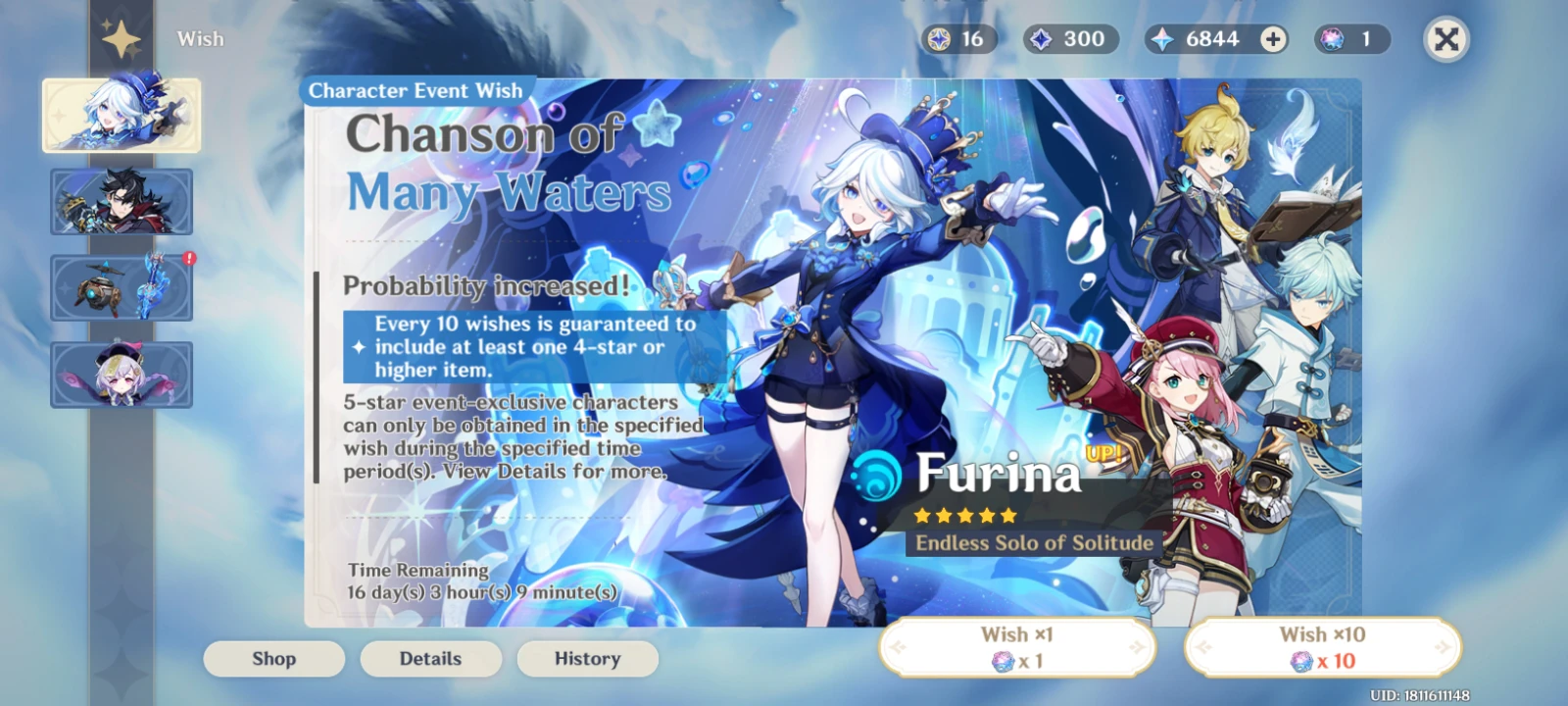The image size is (1568, 706).
Task: View the wish History
Action: click(587, 659)
